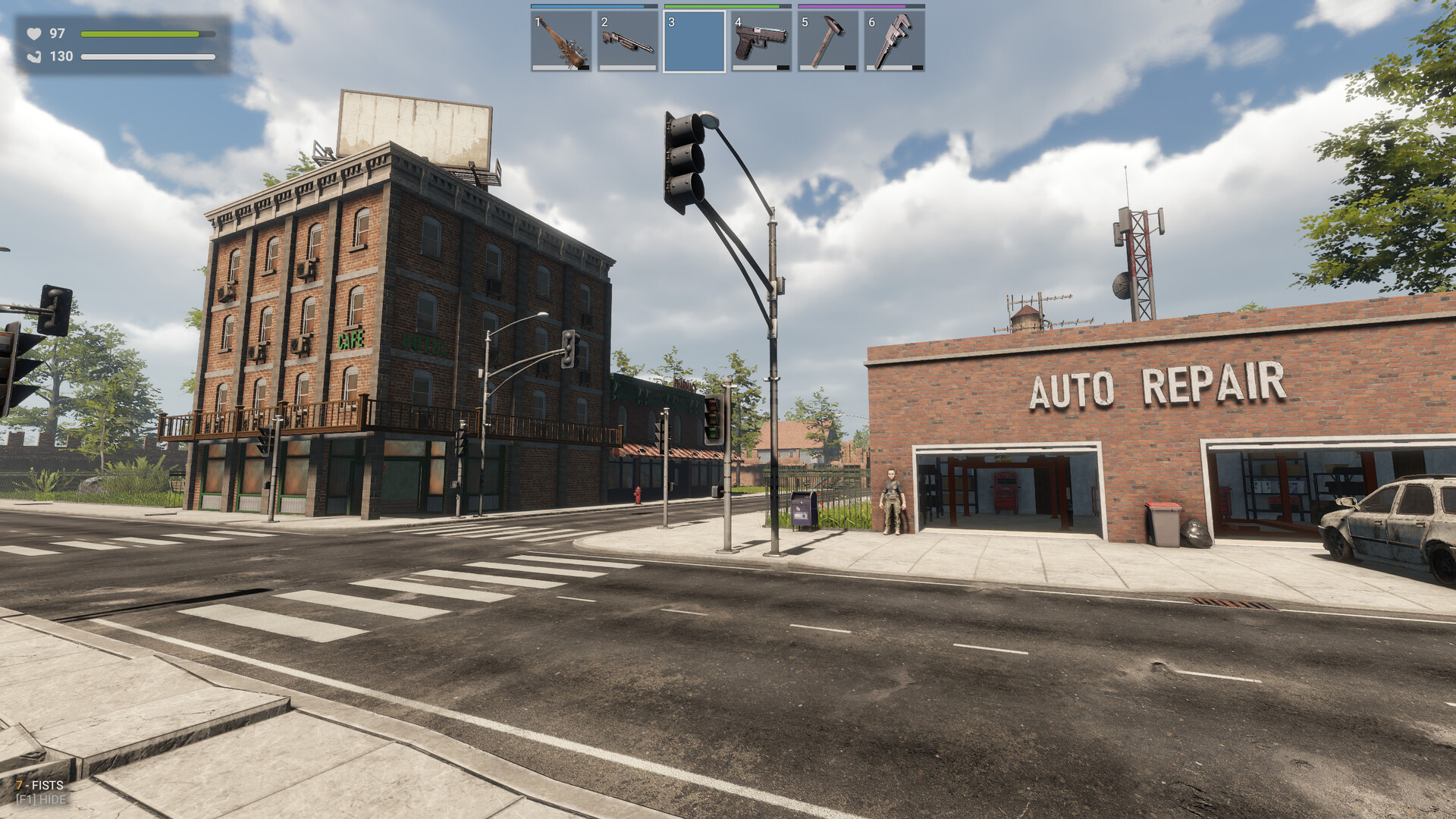
Task: Select the hammer hotbar slot
Action: pos(828,41)
